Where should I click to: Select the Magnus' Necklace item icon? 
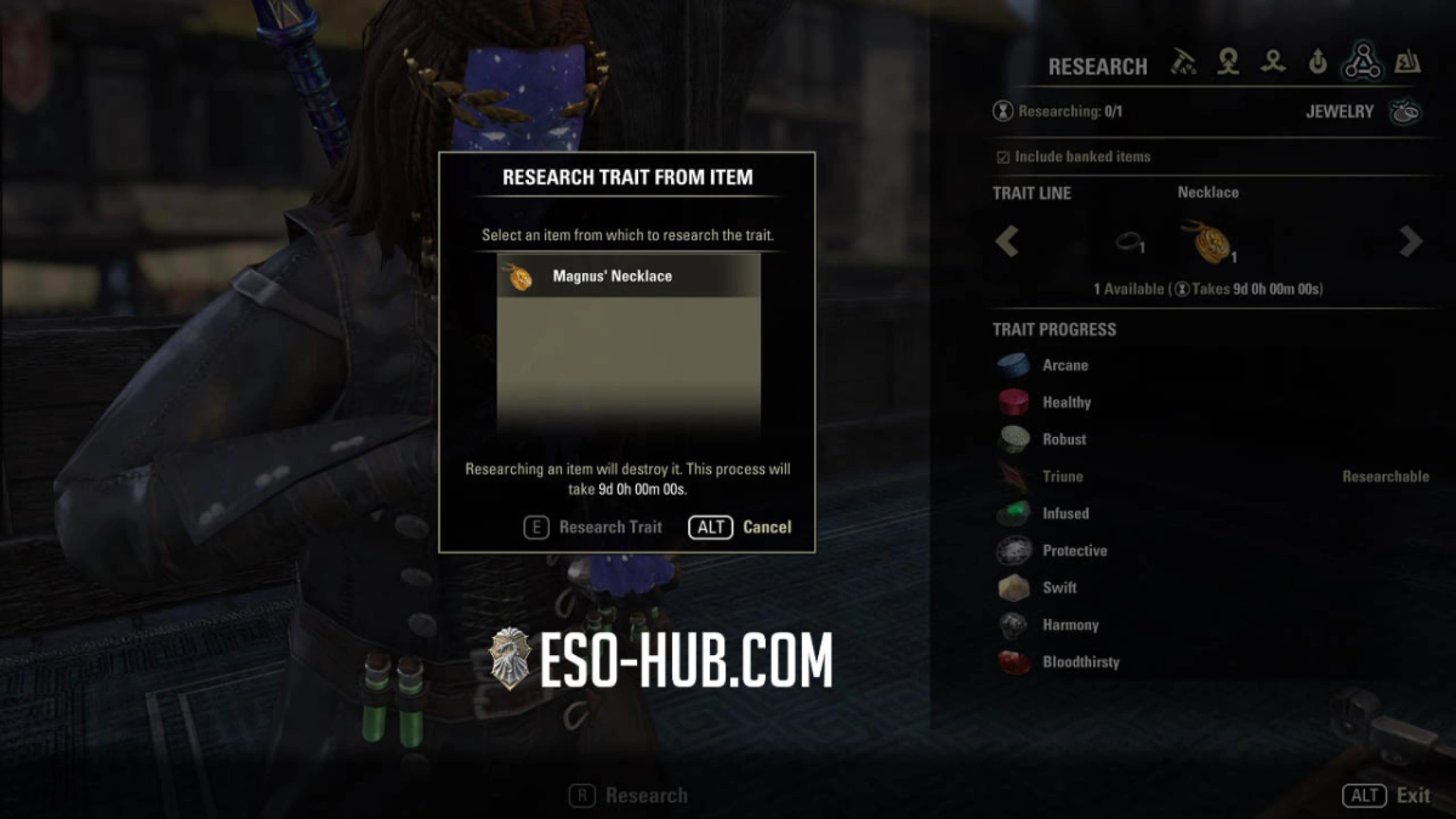[x=521, y=276]
